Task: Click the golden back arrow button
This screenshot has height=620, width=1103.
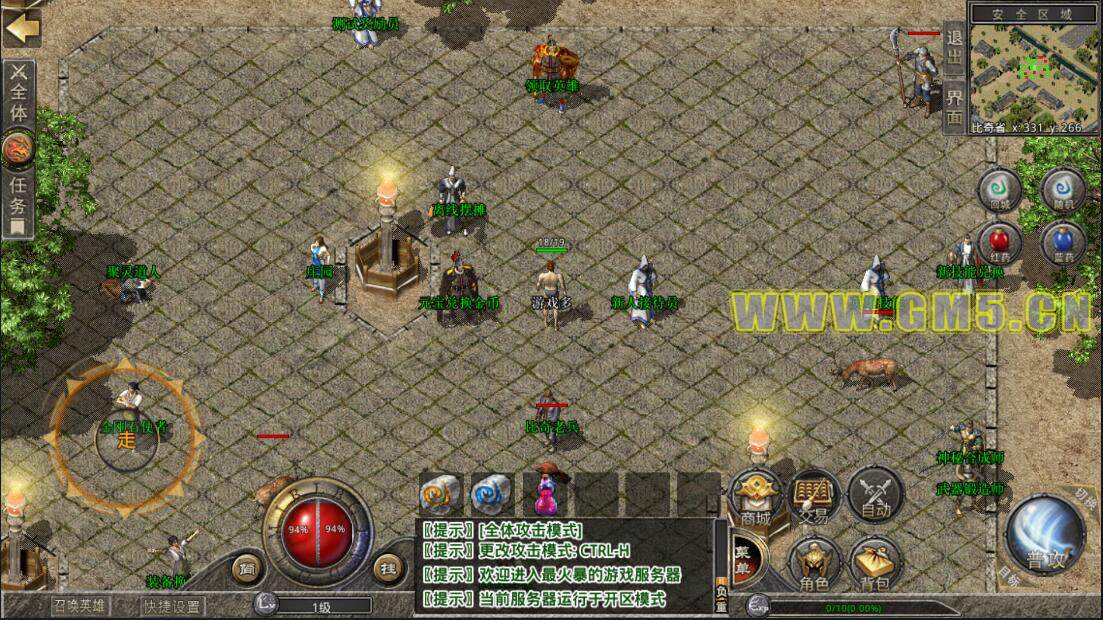Action: [x=20, y=26]
